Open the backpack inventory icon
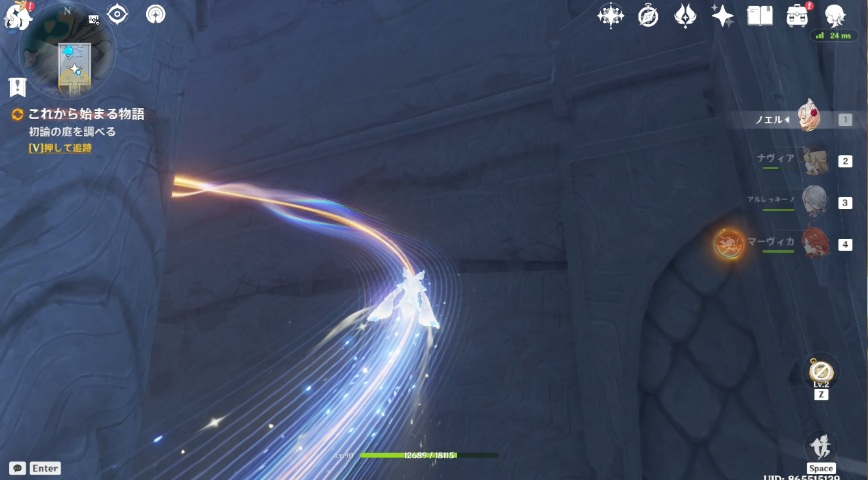 797,15
